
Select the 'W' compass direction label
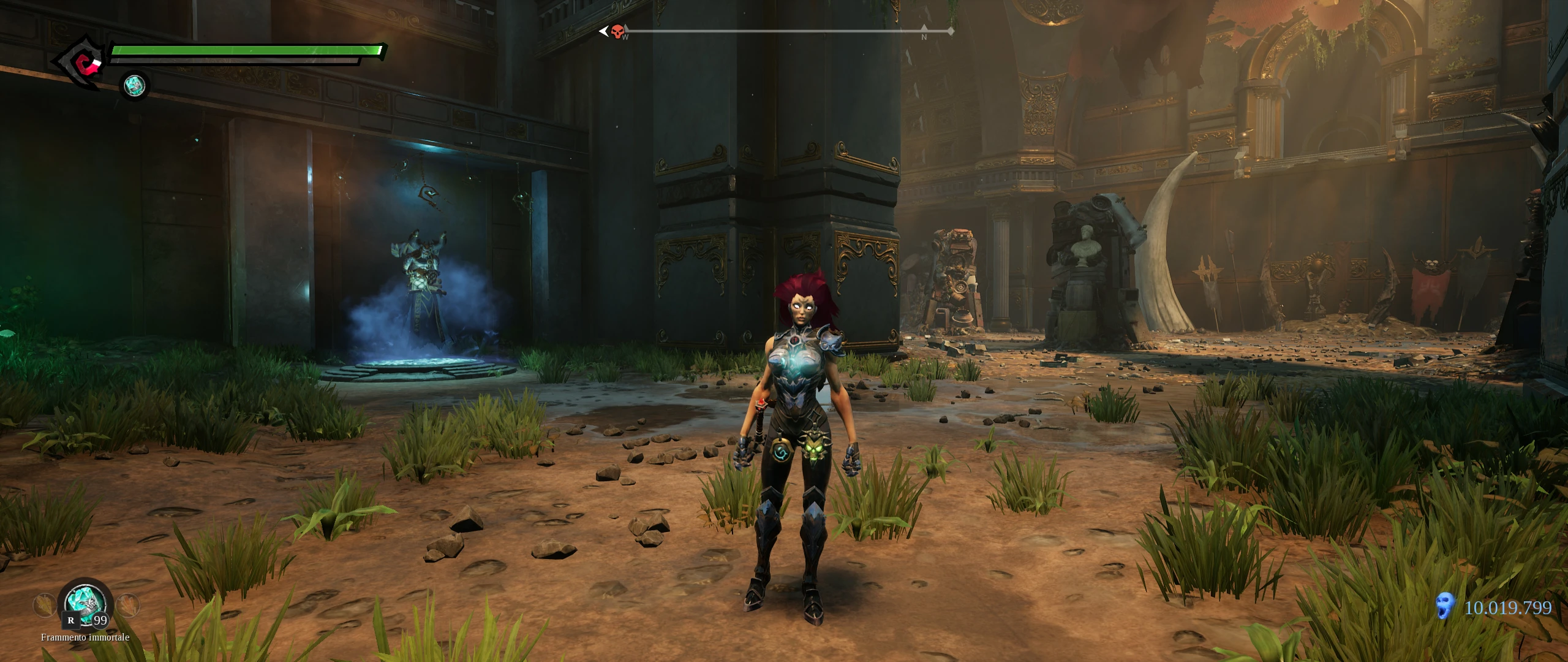tap(625, 37)
